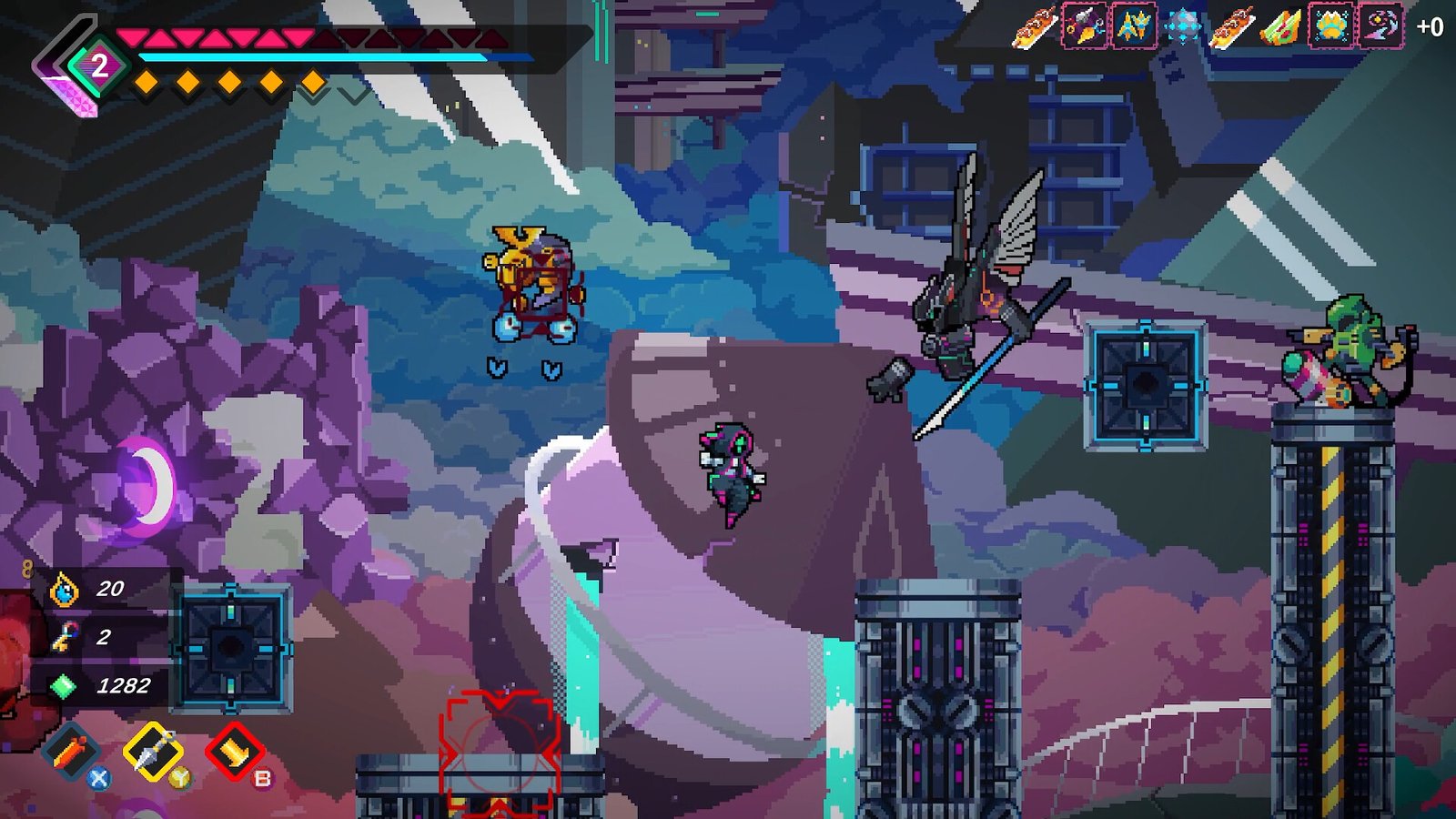Check the green and yellow wedge item

(1281, 27)
